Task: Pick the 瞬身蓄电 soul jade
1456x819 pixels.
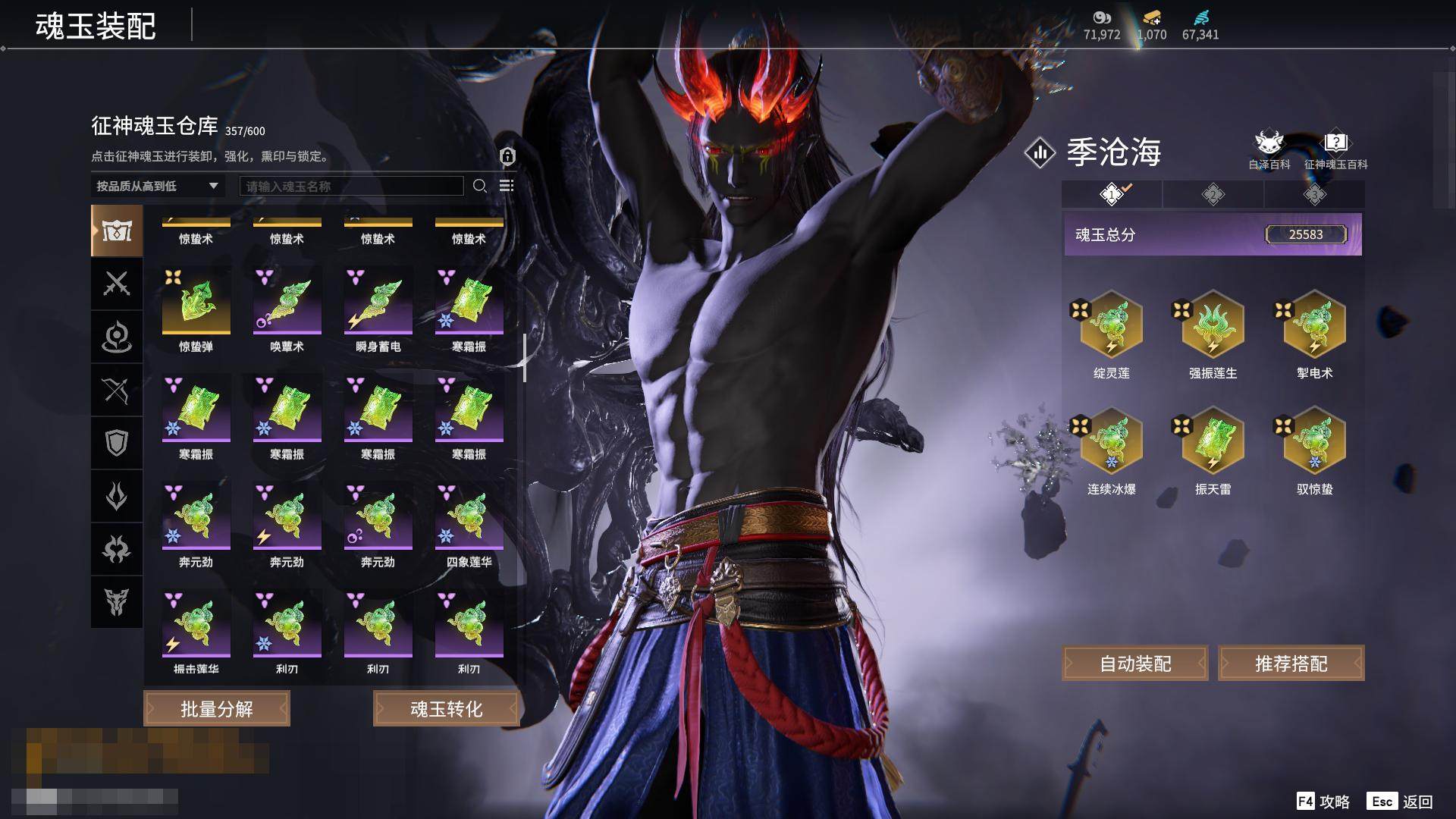Action: [378, 303]
